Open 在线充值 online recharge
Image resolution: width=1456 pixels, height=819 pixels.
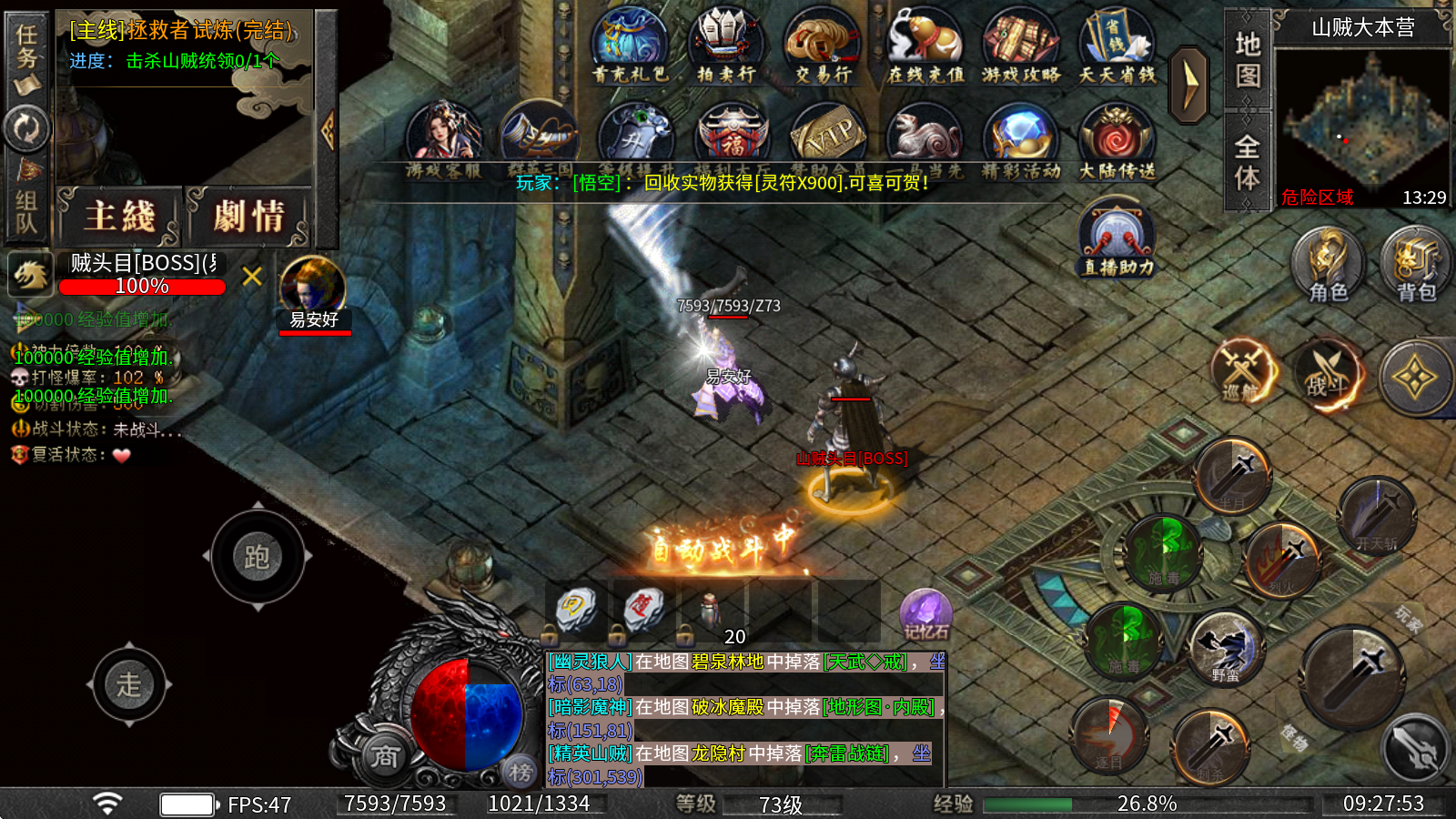tap(925, 47)
